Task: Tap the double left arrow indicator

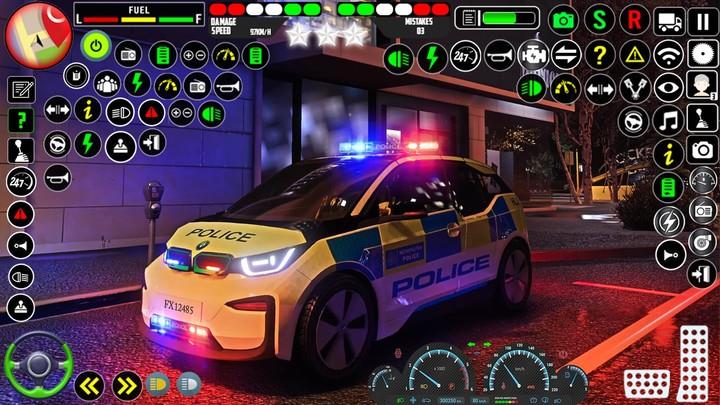Action: point(90,383)
